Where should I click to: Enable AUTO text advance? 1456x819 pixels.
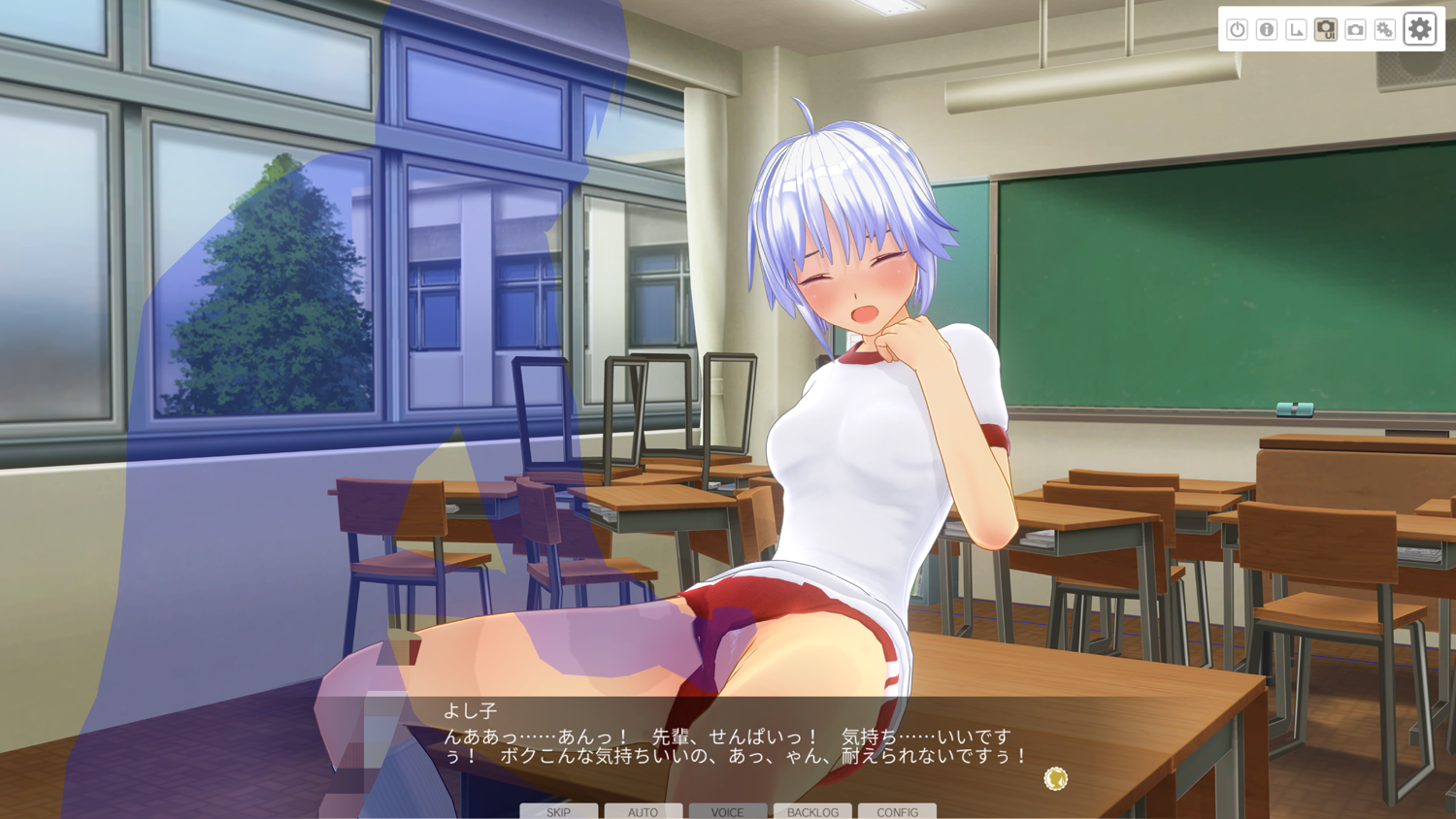point(643,811)
